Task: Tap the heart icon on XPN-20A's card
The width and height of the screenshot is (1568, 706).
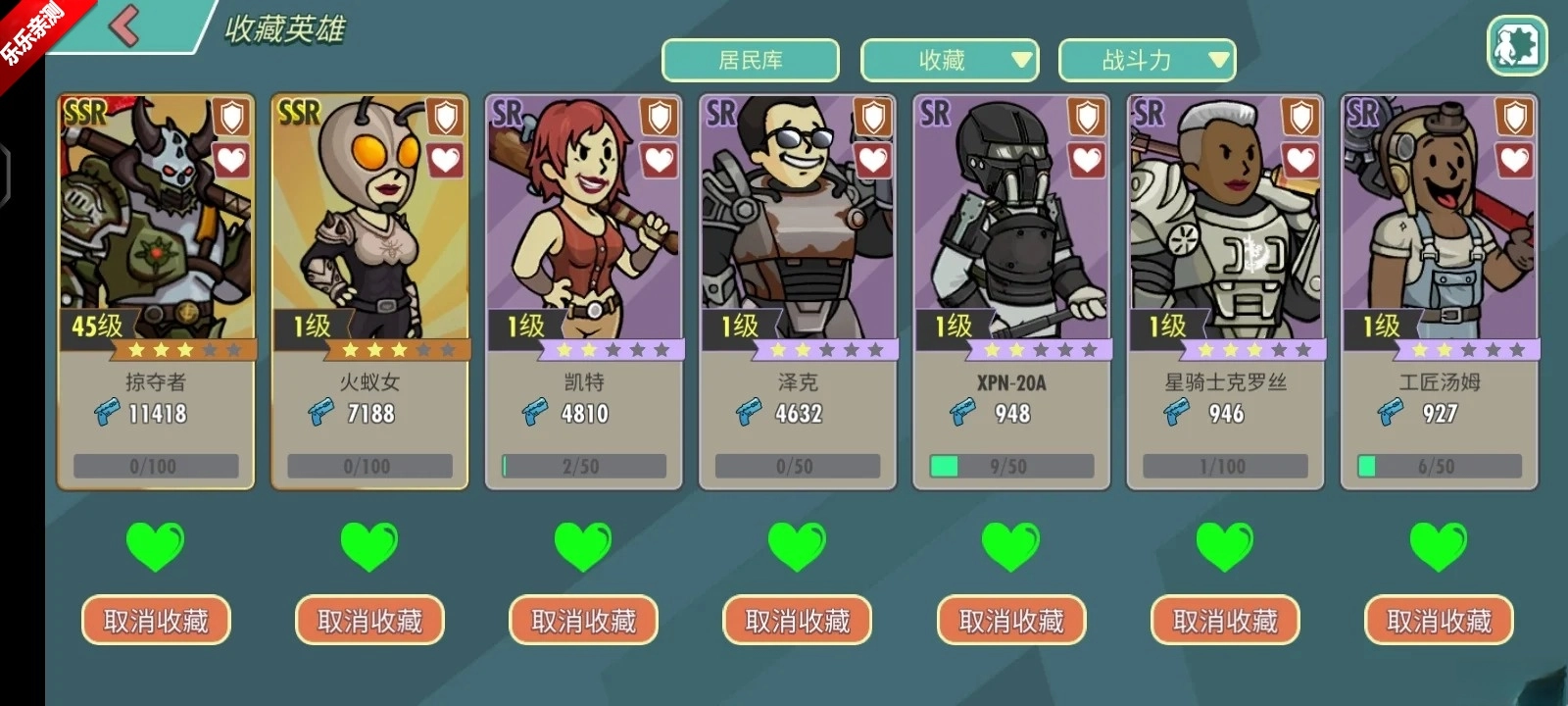Action: tap(1085, 160)
